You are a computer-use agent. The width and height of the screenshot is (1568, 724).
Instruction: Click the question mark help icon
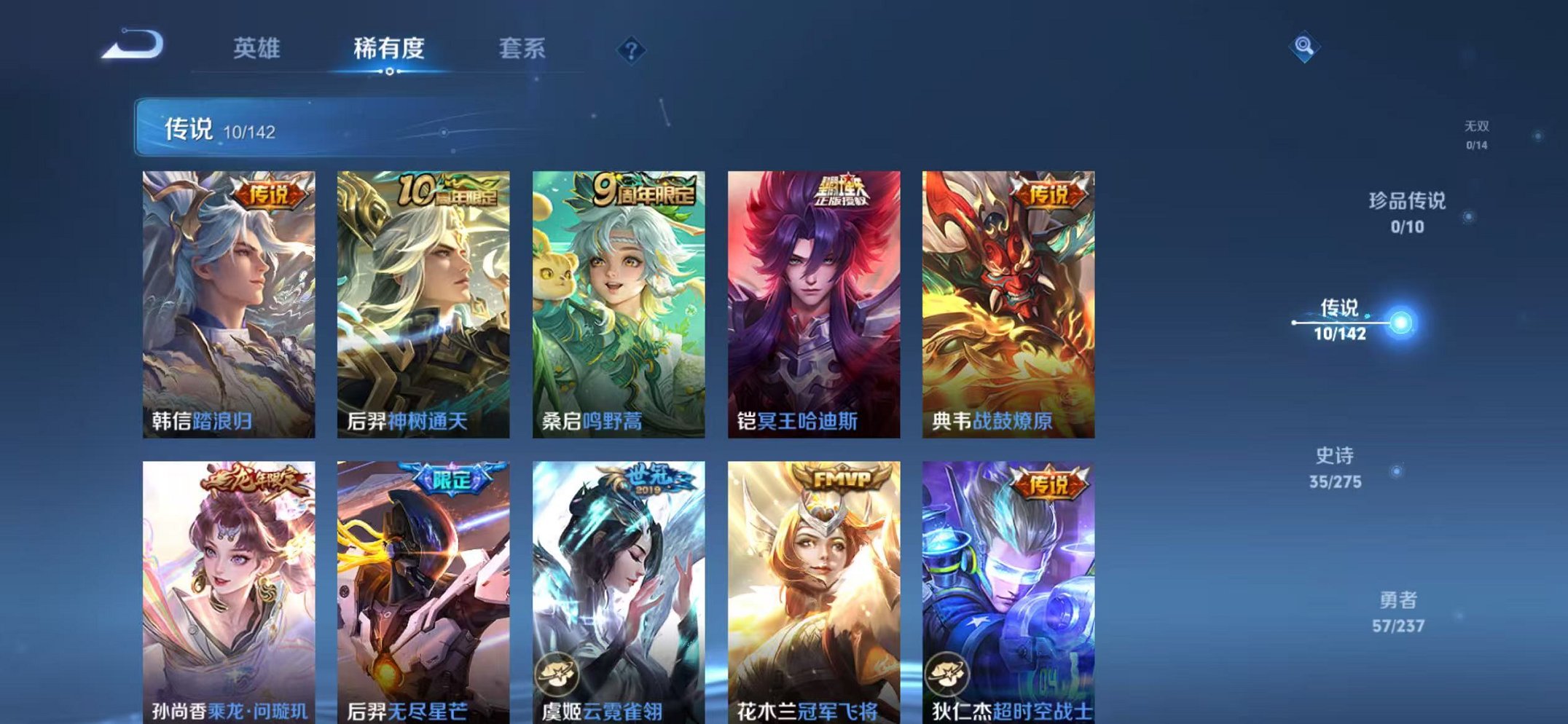pos(631,50)
